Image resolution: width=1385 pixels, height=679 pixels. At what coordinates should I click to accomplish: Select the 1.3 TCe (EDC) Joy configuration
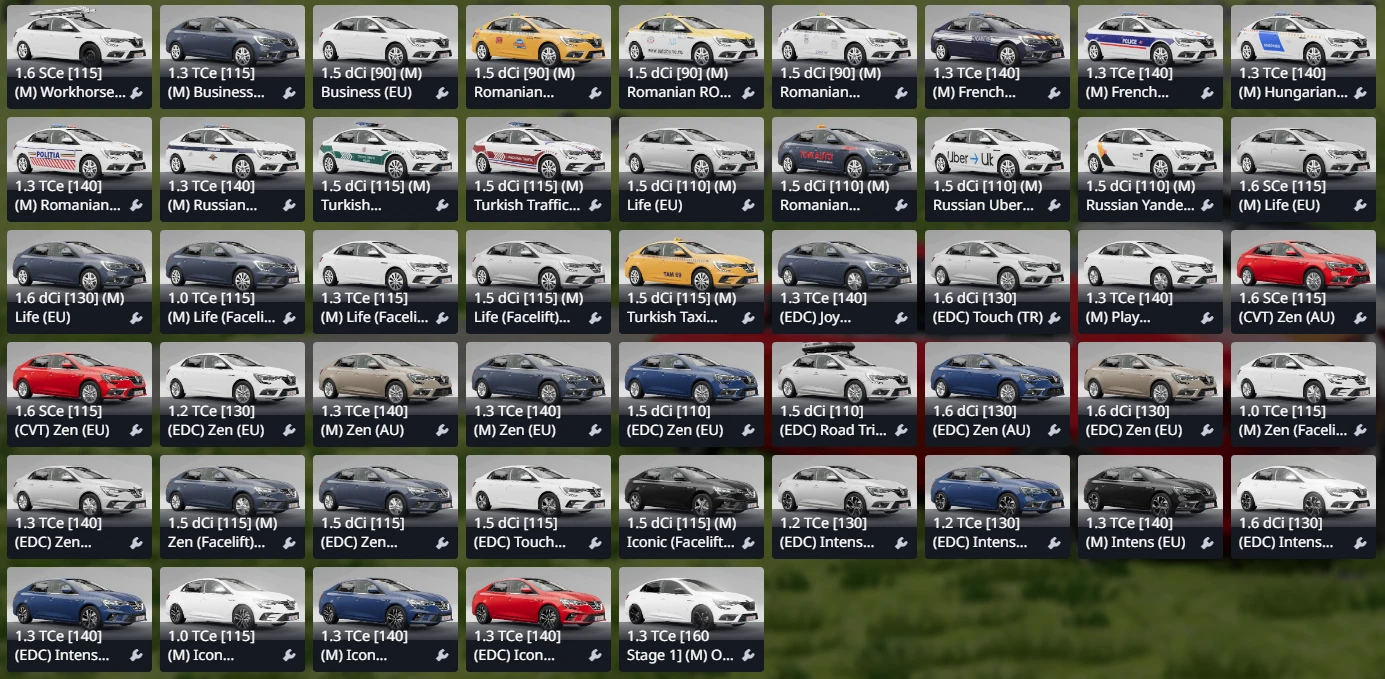[844, 281]
